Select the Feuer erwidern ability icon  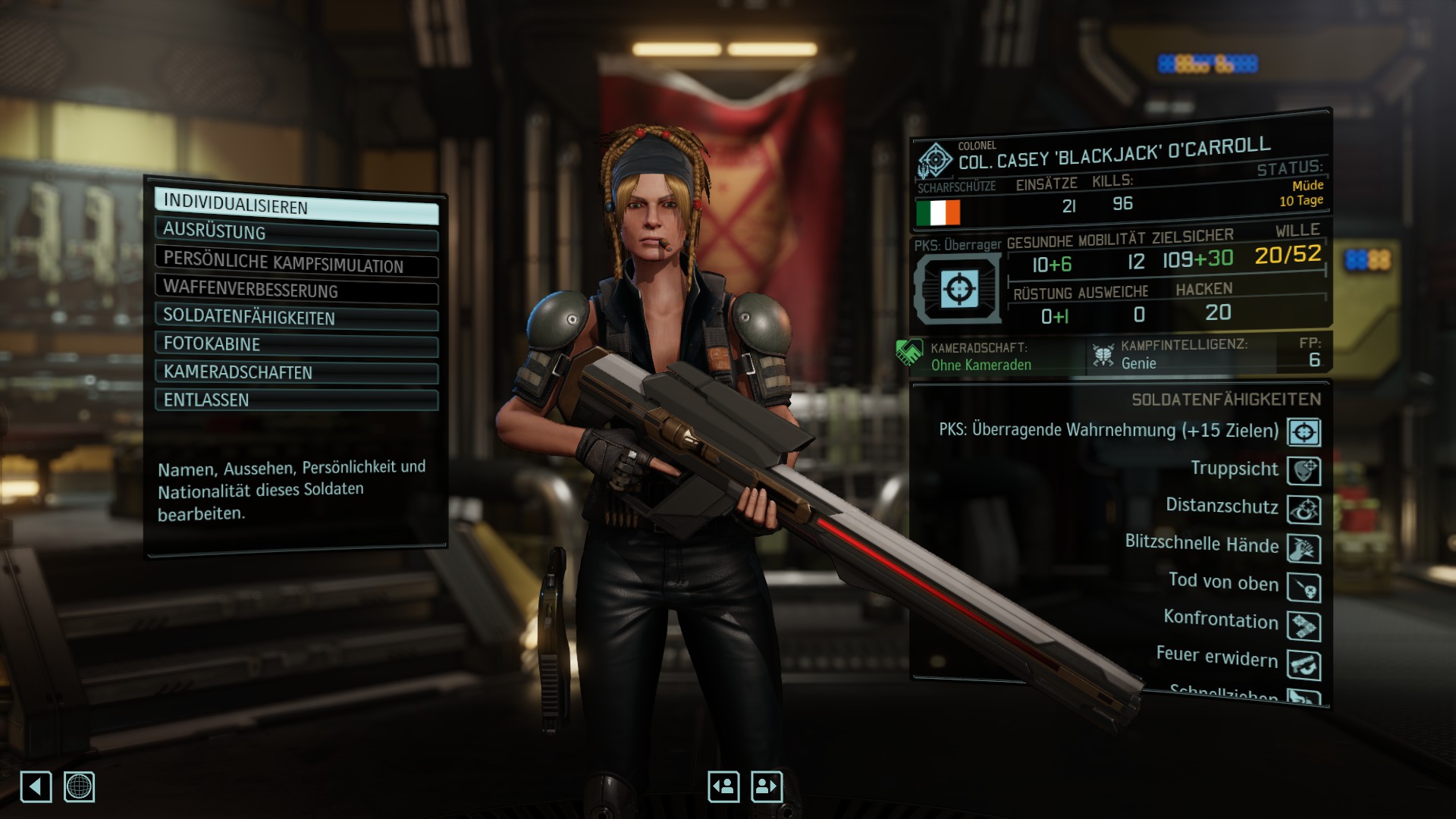(x=1304, y=665)
